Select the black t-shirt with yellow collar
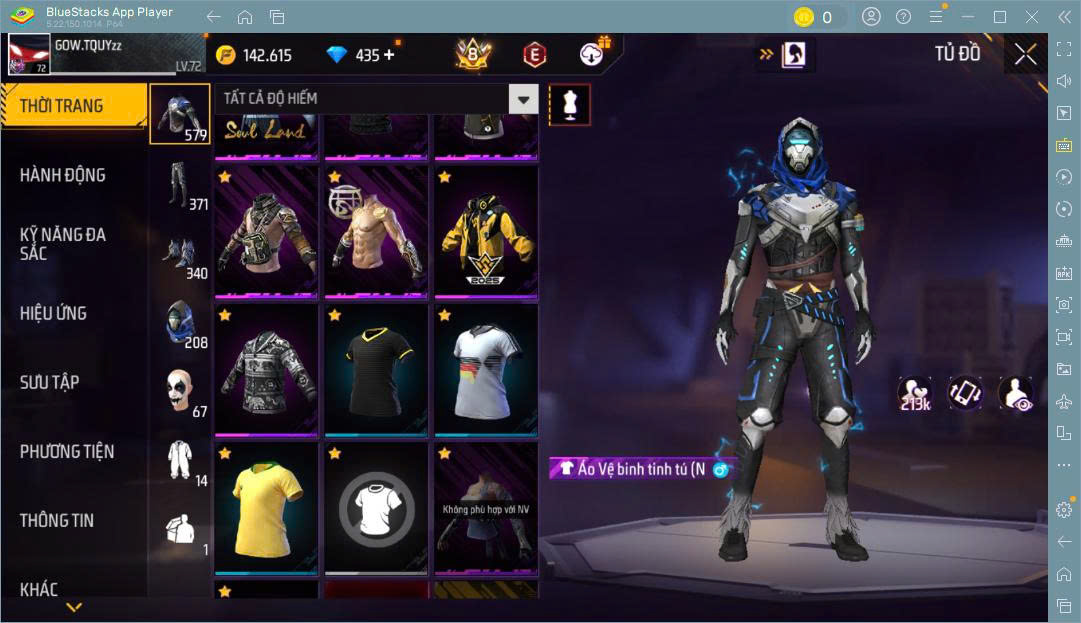This screenshot has width=1081, height=623. 376,372
